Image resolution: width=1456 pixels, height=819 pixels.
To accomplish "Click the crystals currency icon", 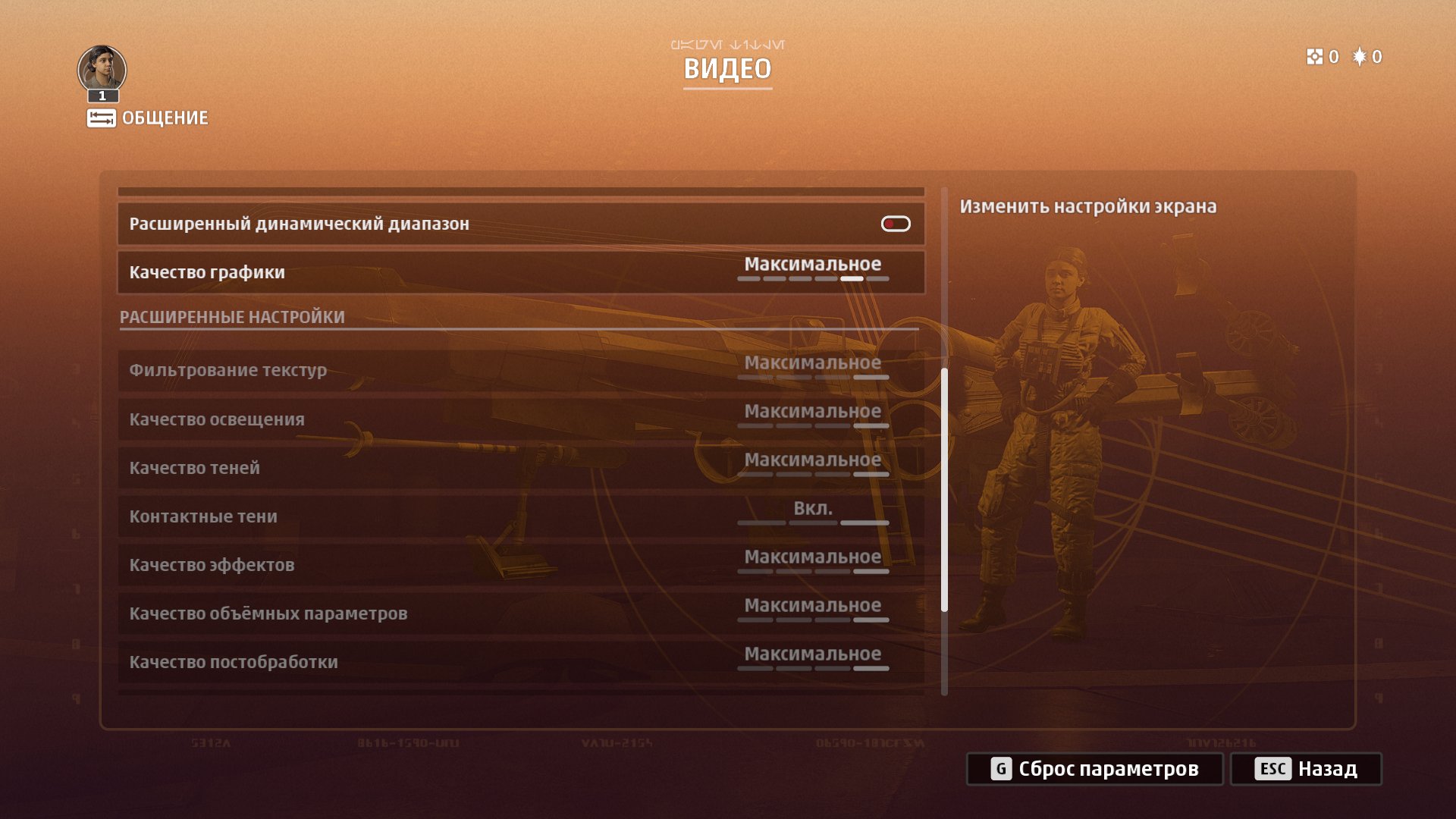I will [1361, 55].
